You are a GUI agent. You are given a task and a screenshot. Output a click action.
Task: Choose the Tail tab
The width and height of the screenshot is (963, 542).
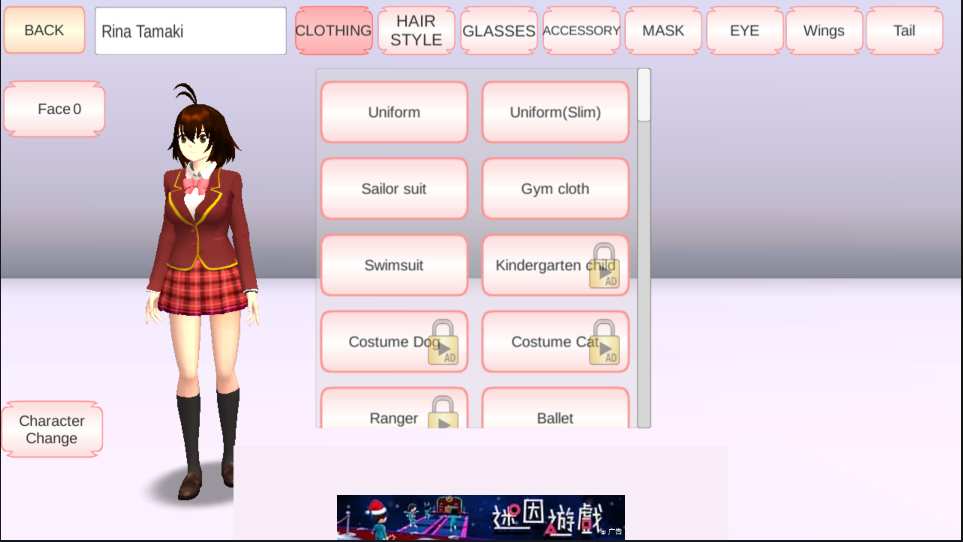(x=904, y=30)
